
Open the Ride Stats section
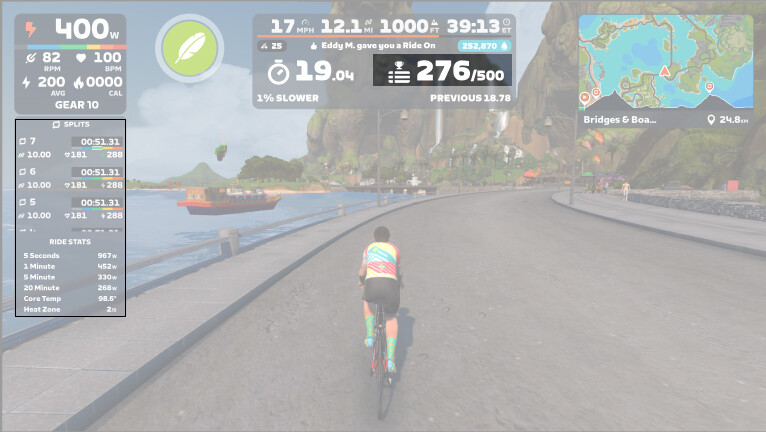tap(70, 242)
